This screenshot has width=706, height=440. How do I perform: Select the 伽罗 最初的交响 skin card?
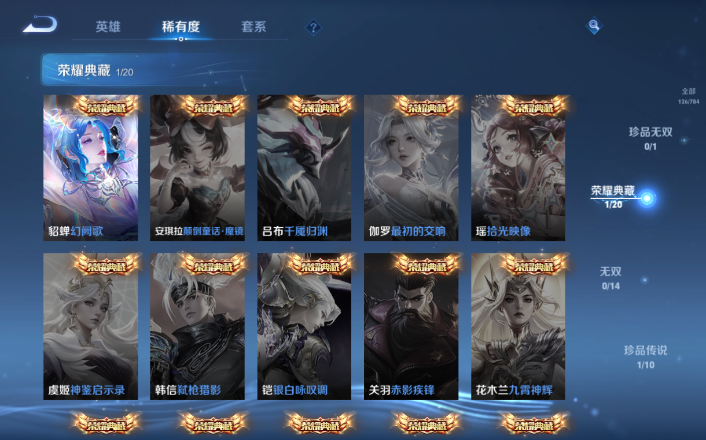click(x=411, y=168)
